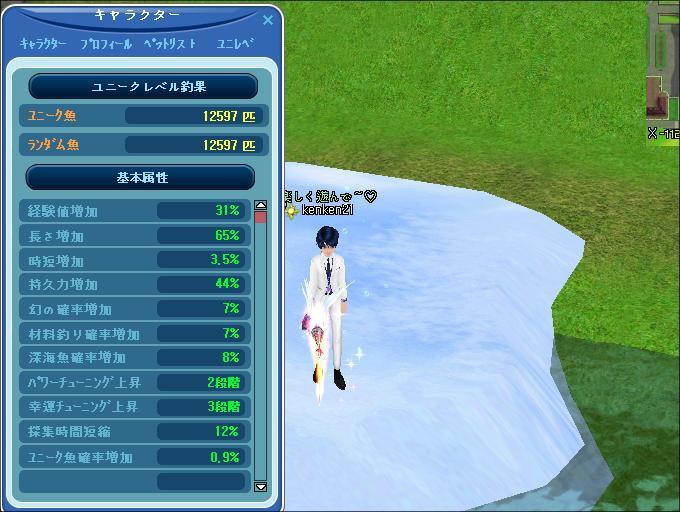
Task: Click the minimap in the corner
Action: pos(663,65)
